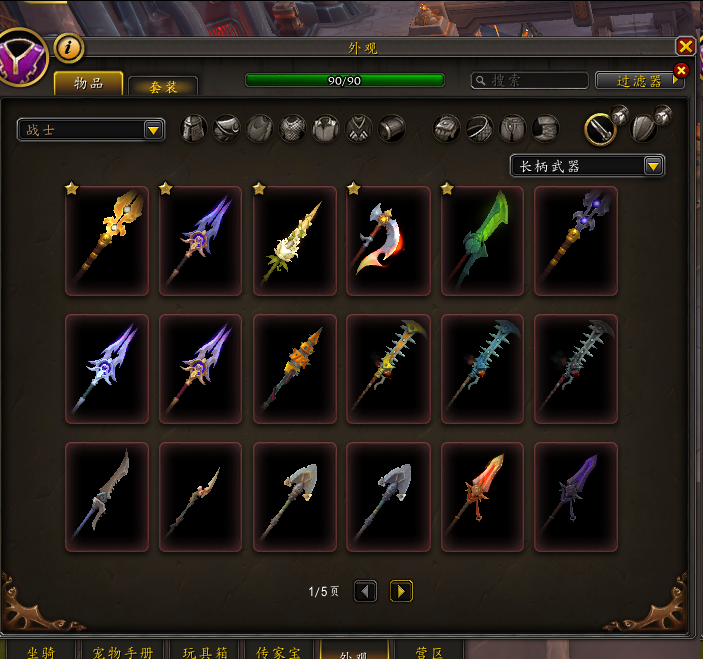The height and width of the screenshot is (659, 703).
Task: Expand the 长柄武器 weapon type dropdown
Action: click(587, 166)
